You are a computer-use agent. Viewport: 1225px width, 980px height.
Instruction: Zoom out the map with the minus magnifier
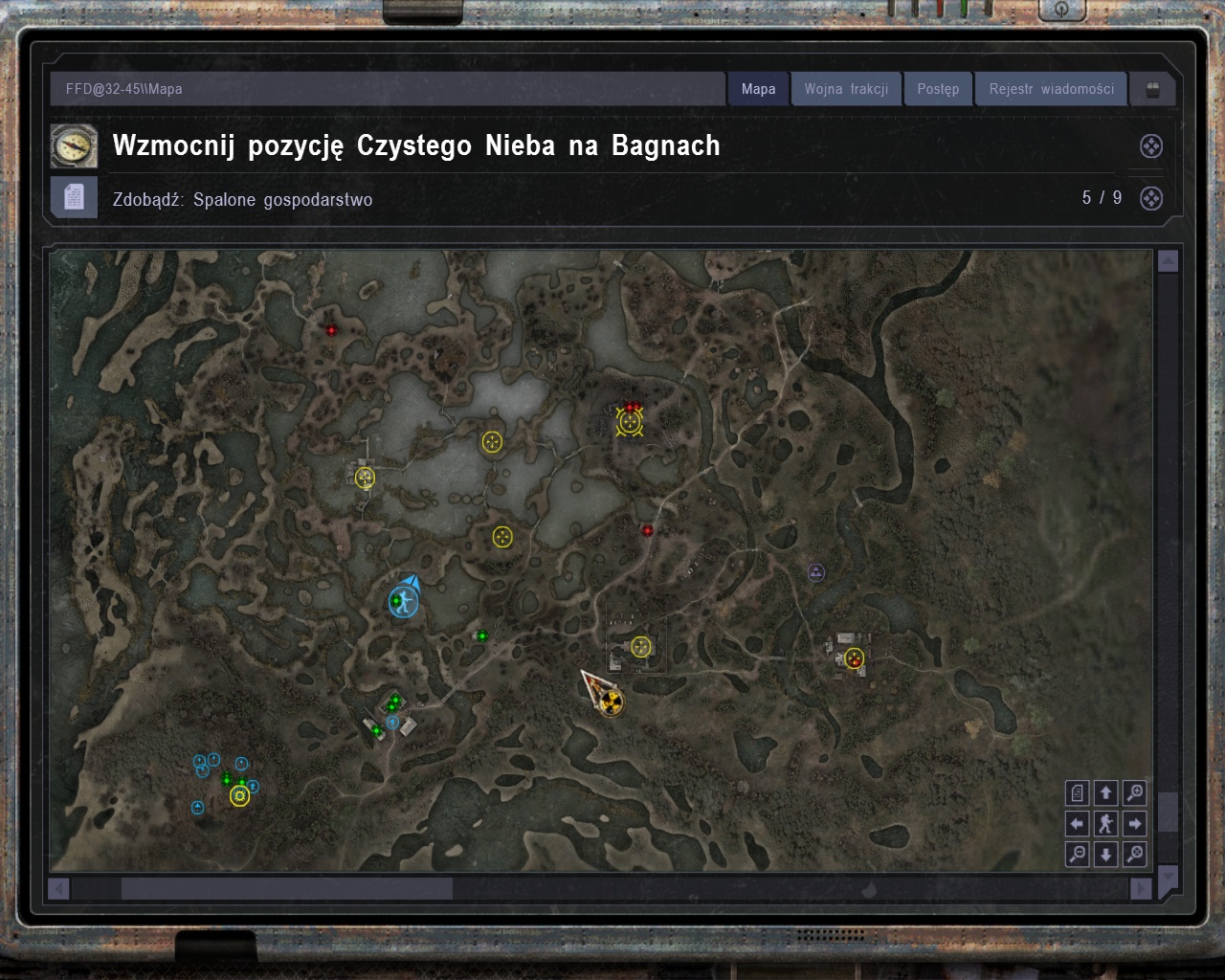click(1078, 854)
